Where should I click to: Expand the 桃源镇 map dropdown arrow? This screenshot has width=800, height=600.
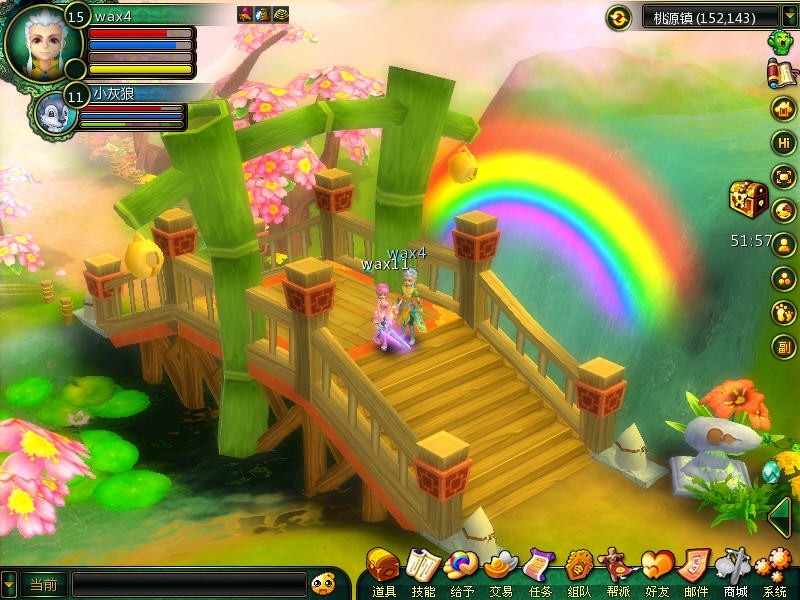pos(789,17)
